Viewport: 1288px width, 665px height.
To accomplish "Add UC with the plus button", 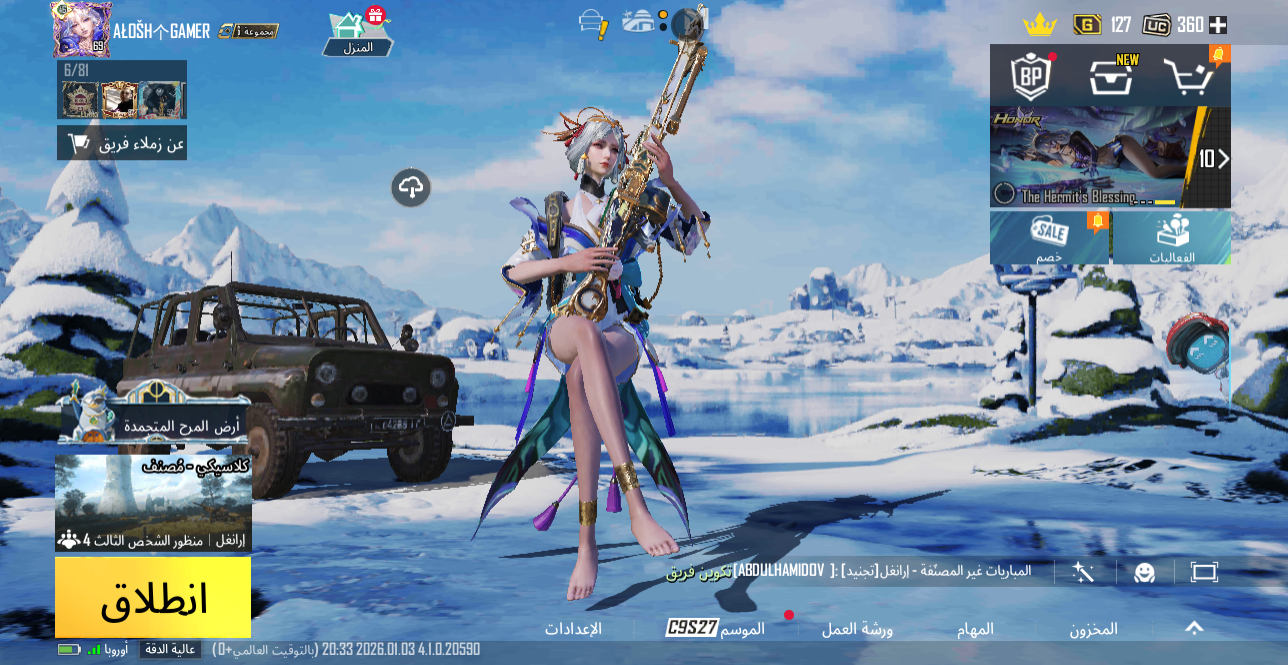I will pos(1218,25).
